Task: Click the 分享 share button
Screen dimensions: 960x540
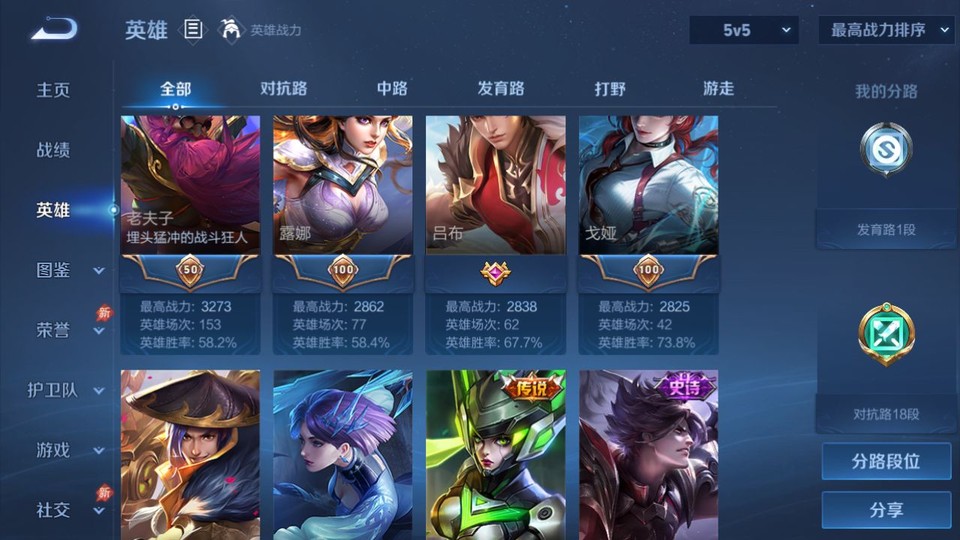Action: pos(886,510)
